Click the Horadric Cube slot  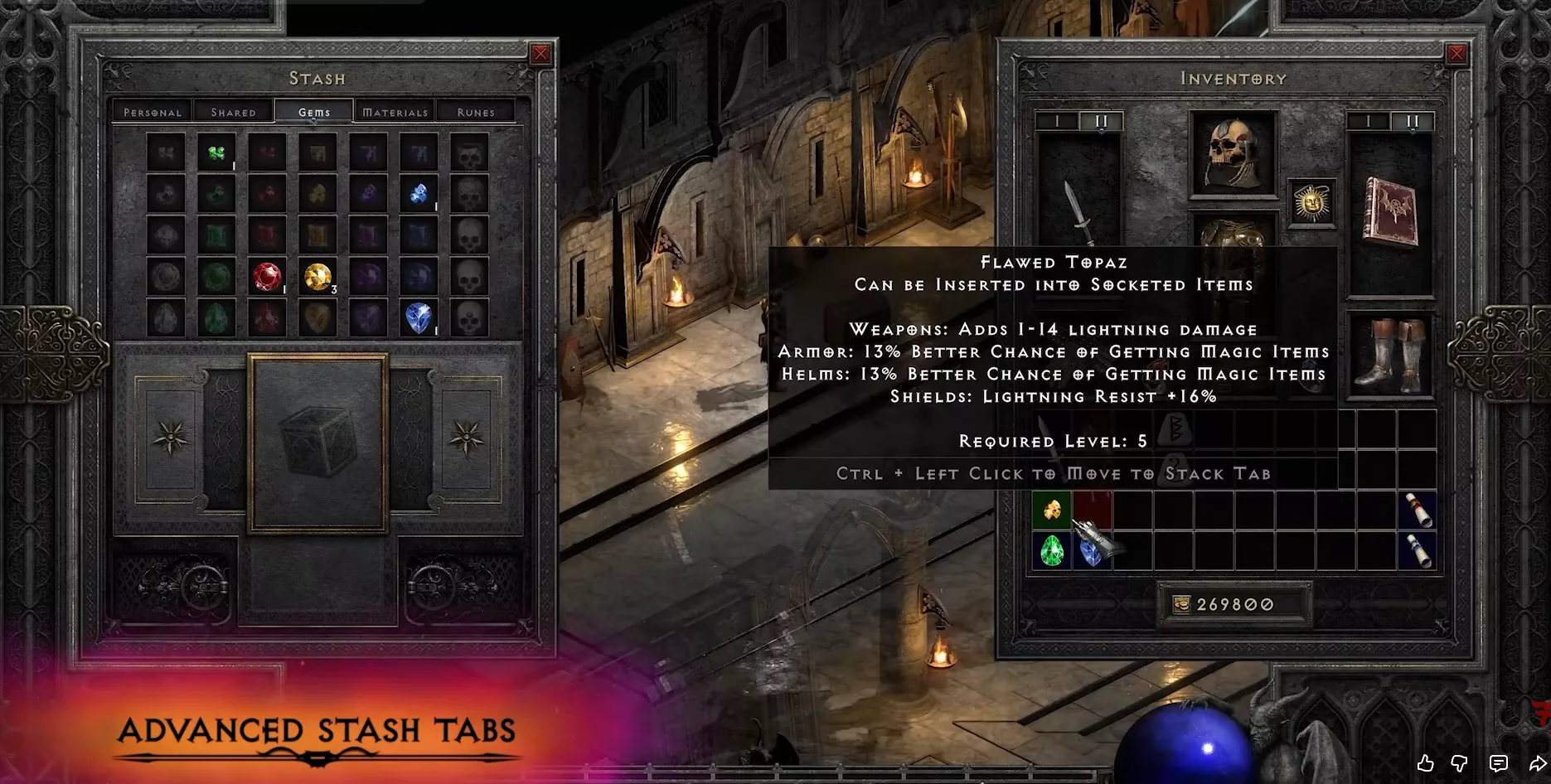coord(317,443)
